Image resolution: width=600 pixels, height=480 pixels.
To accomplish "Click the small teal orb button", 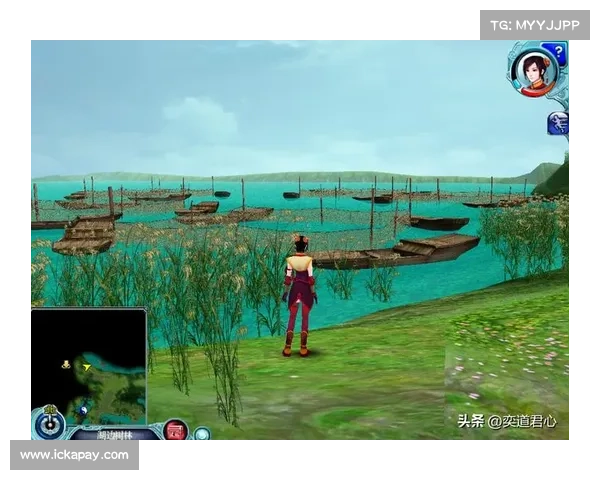I will [x=201, y=434].
